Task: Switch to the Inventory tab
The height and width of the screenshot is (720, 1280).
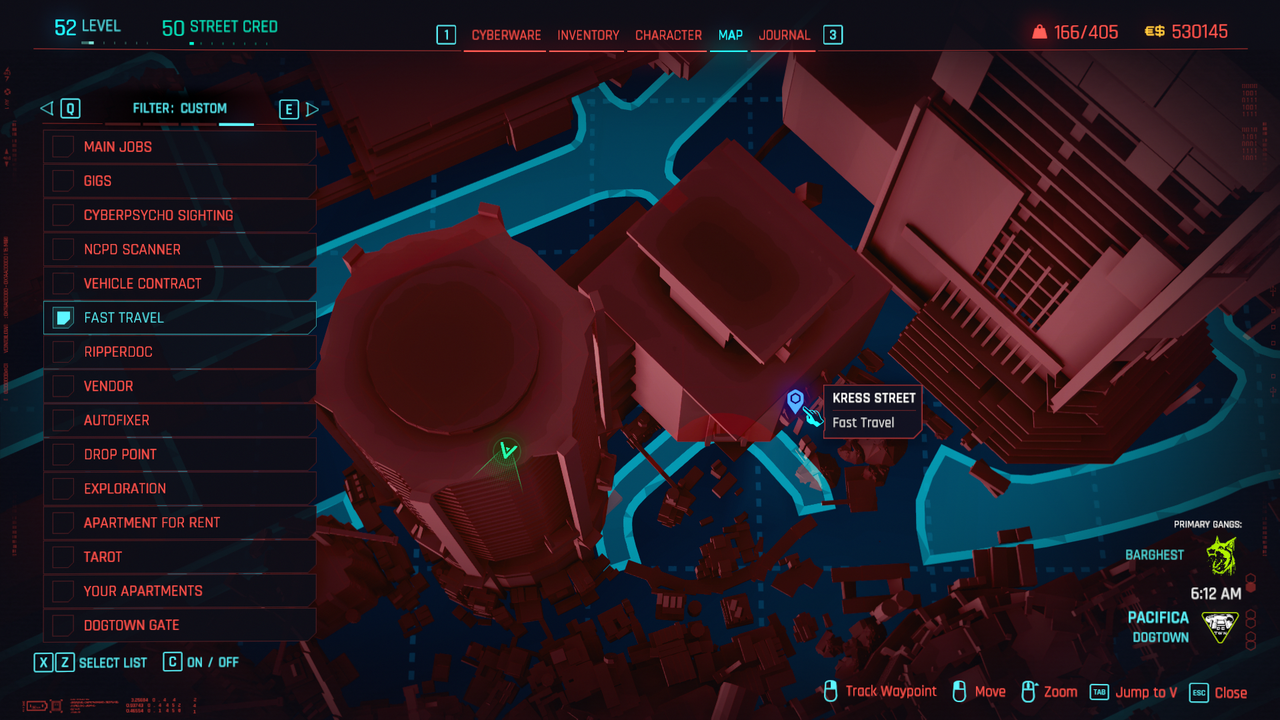Action: tap(588, 35)
